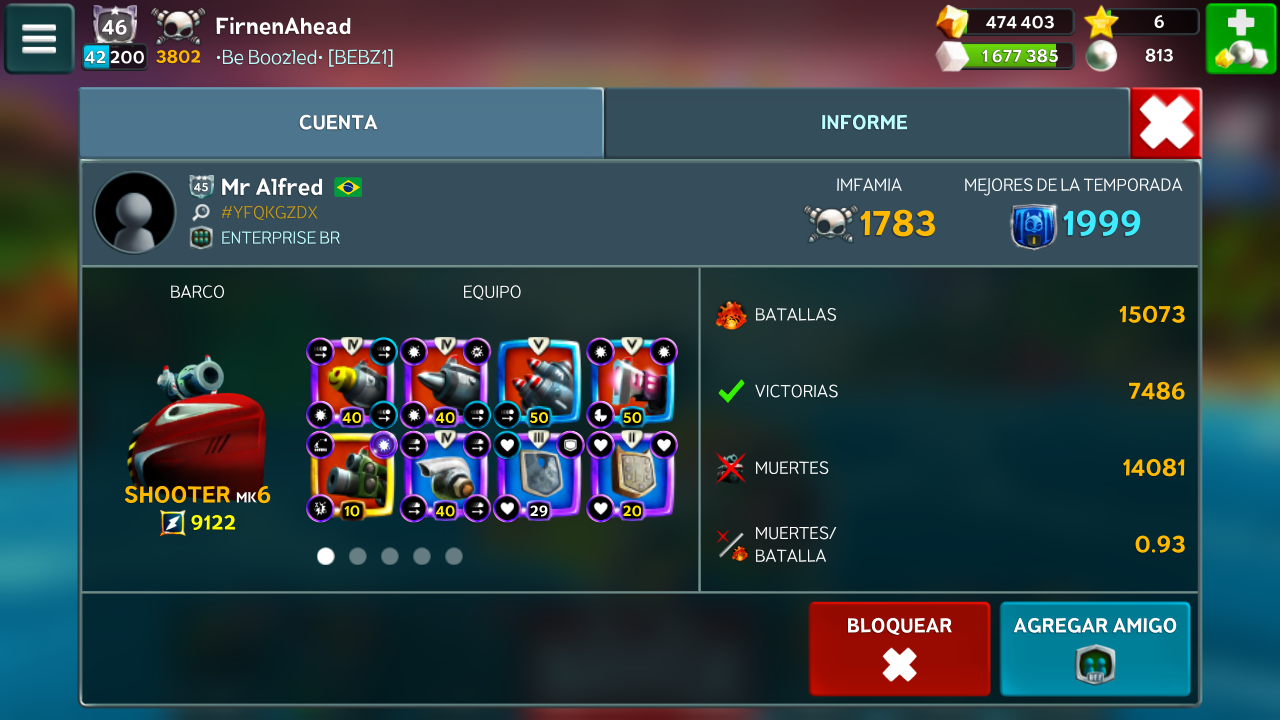Choose the tan shield level 20 item

pyautogui.click(x=632, y=477)
